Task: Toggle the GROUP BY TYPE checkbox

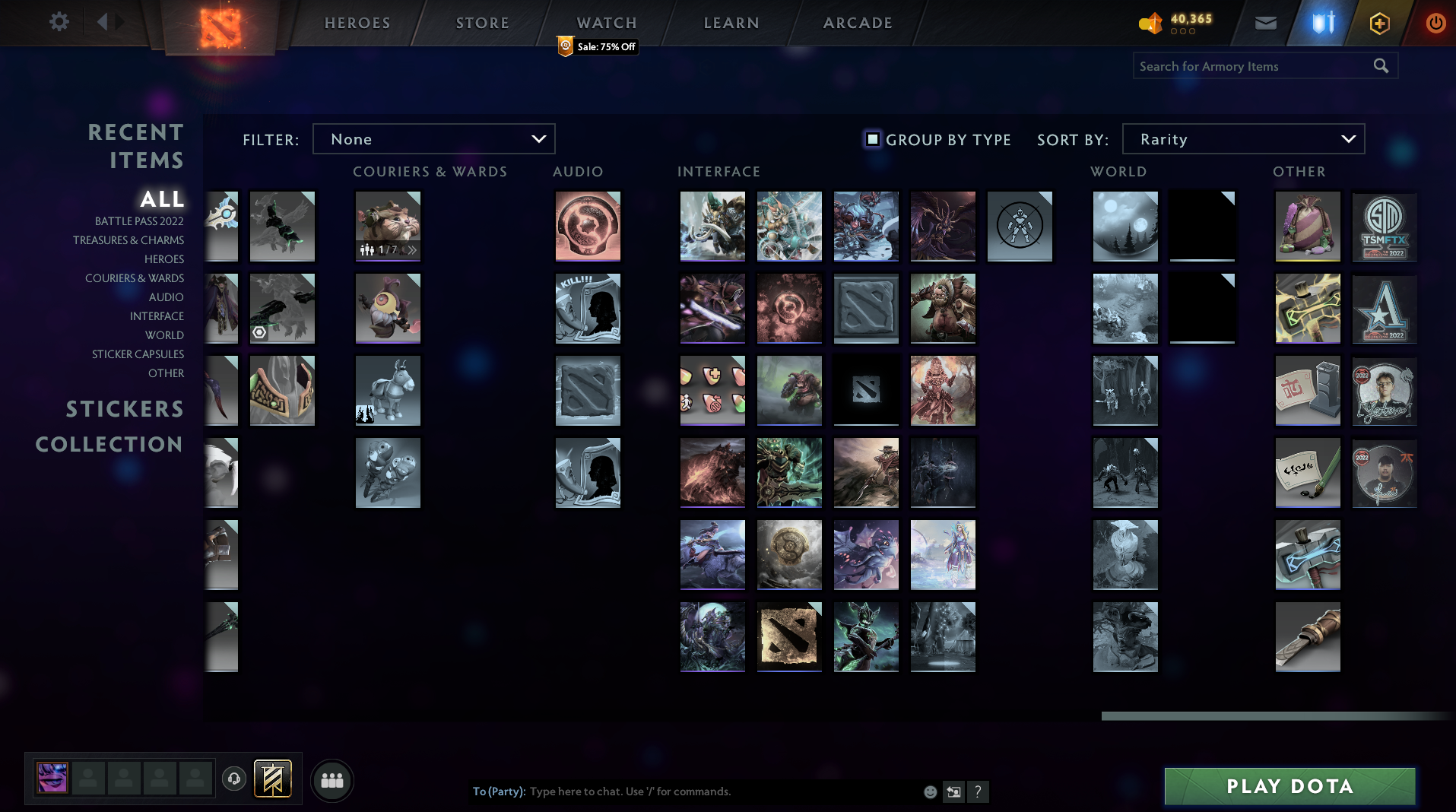Action: coord(871,139)
